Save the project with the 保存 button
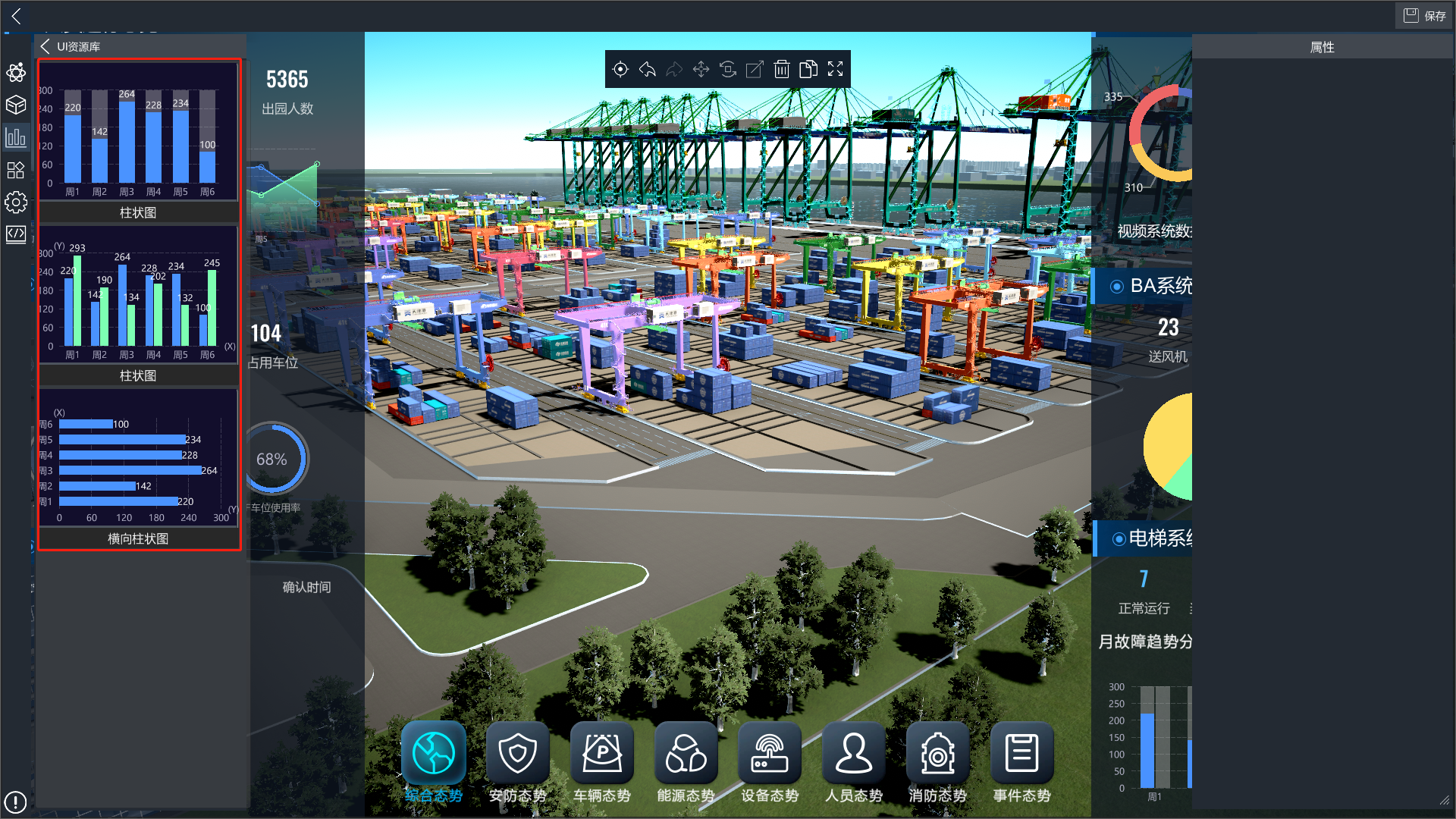 point(1424,16)
